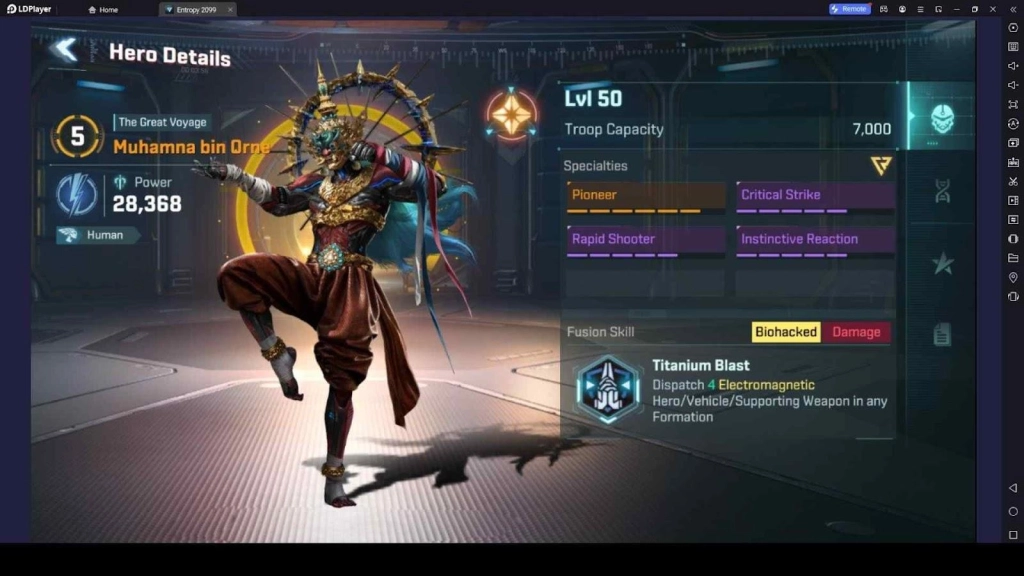
Task: Click the Damage tag
Action: [856, 332]
